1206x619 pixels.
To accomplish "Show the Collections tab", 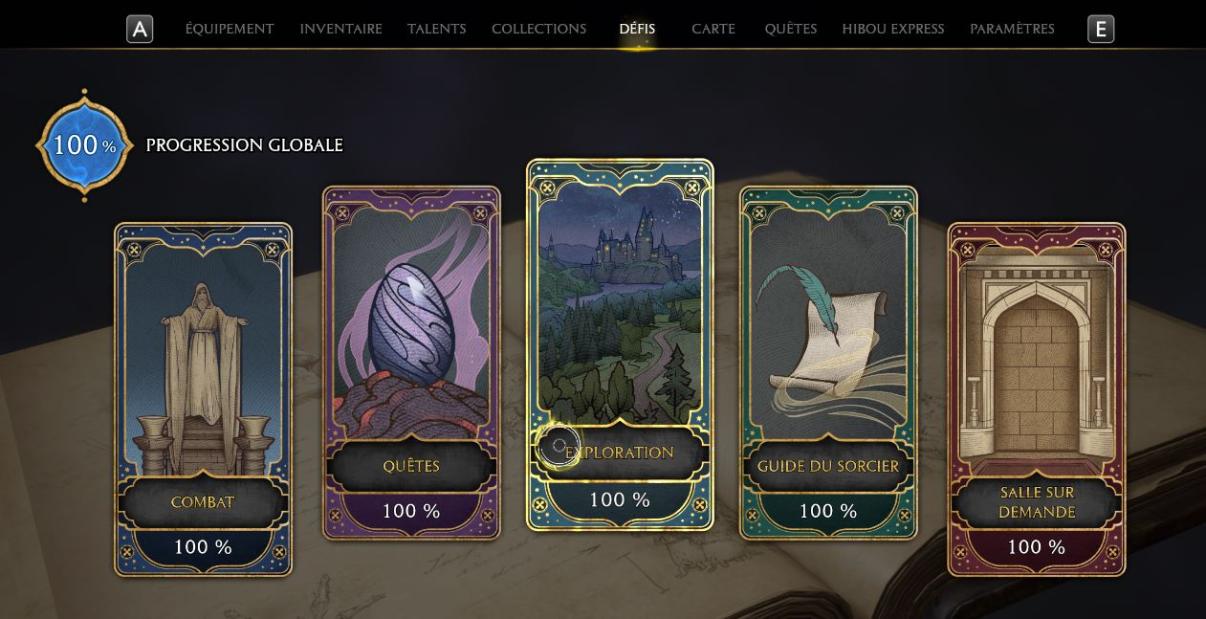I will pyautogui.click(x=539, y=29).
